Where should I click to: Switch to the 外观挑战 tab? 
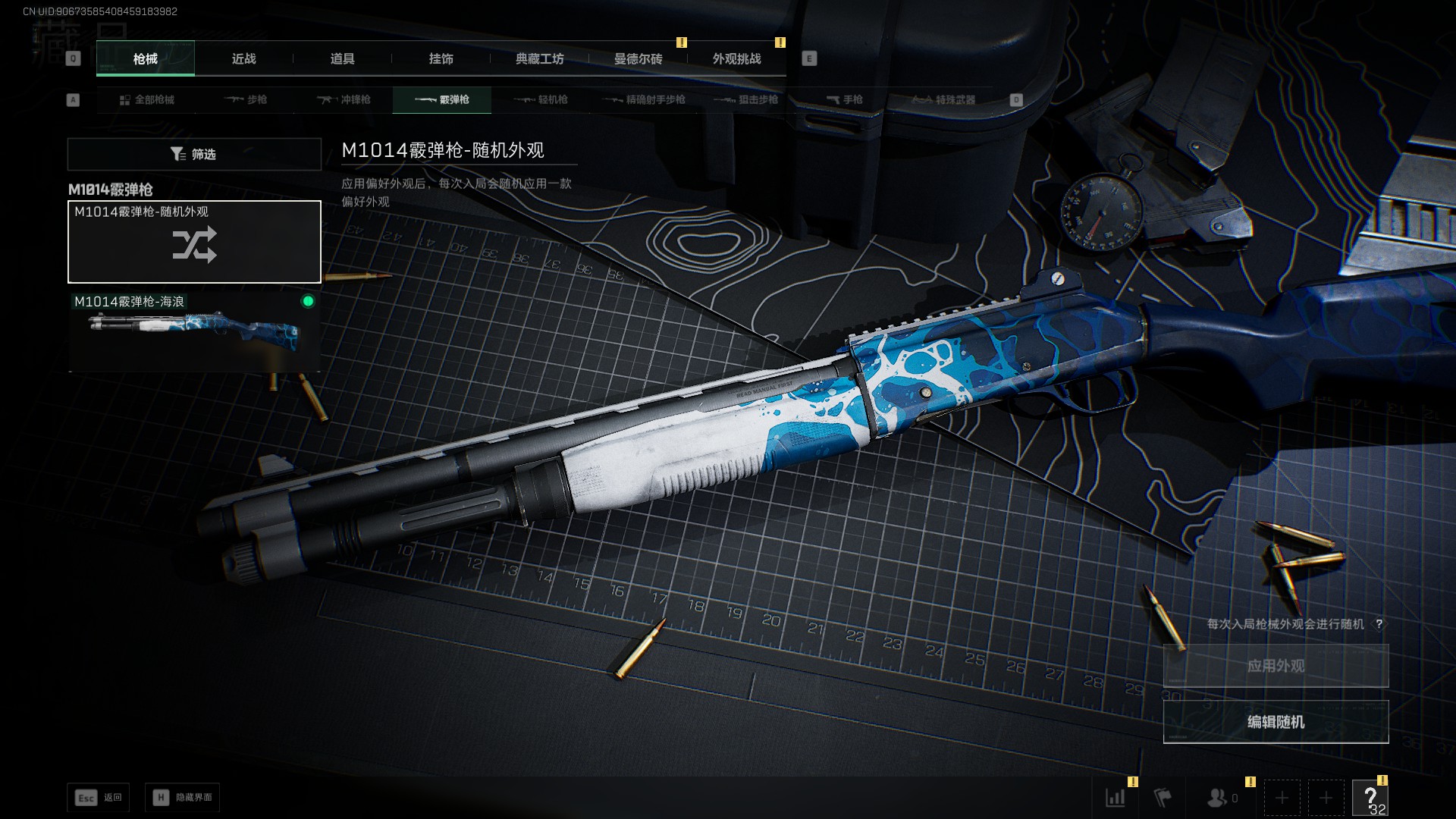[x=736, y=58]
